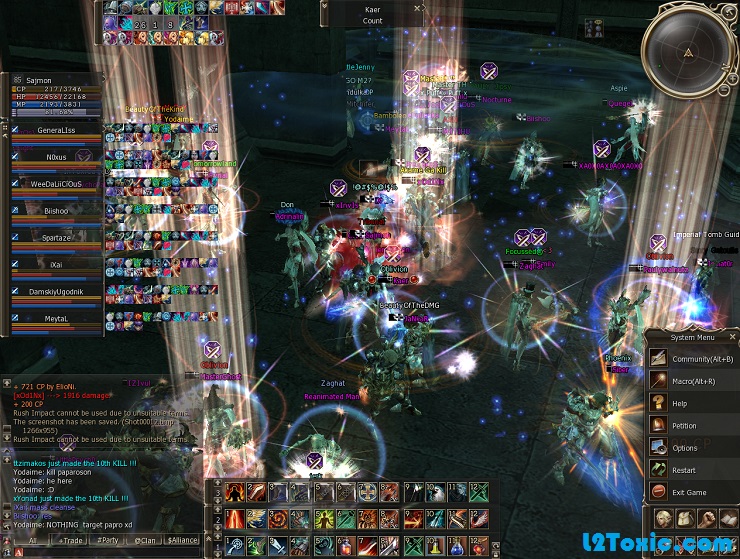Switch chat to the +Trade tab
This screenshot has height=559, width=740.
(x=71, y=540)
